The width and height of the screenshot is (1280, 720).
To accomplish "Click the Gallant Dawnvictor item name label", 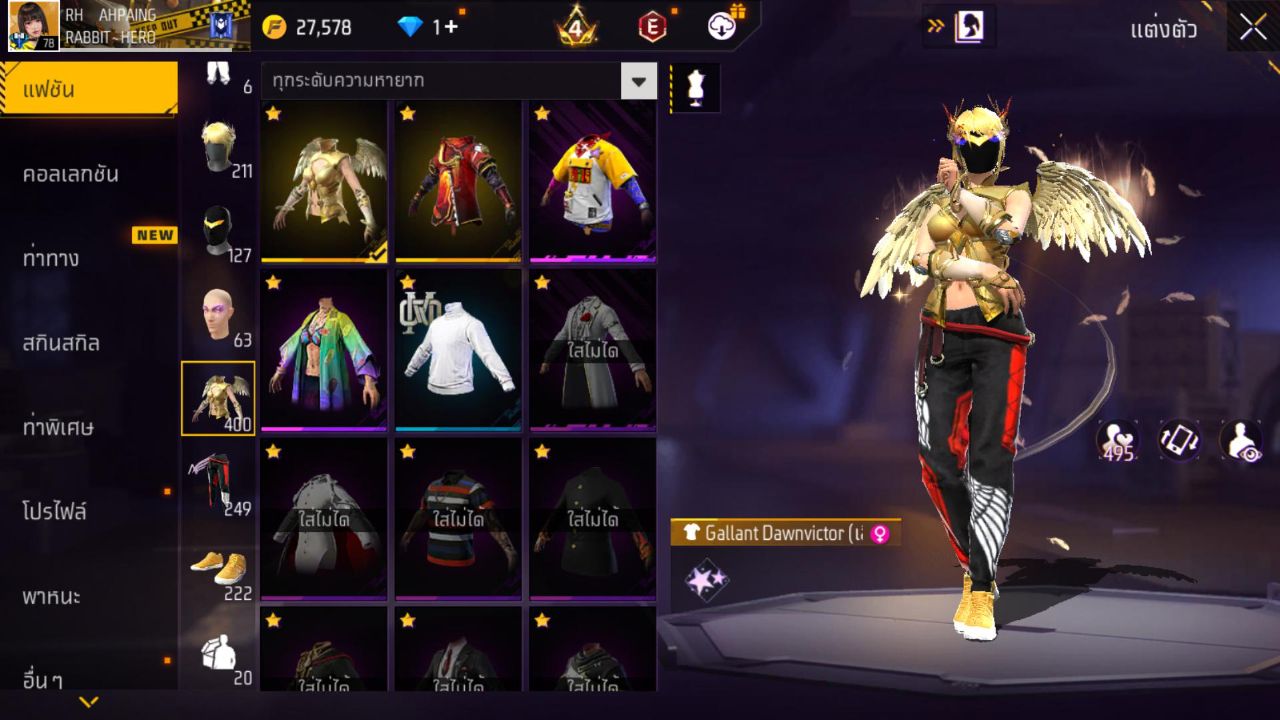I will tap(770, 534).
